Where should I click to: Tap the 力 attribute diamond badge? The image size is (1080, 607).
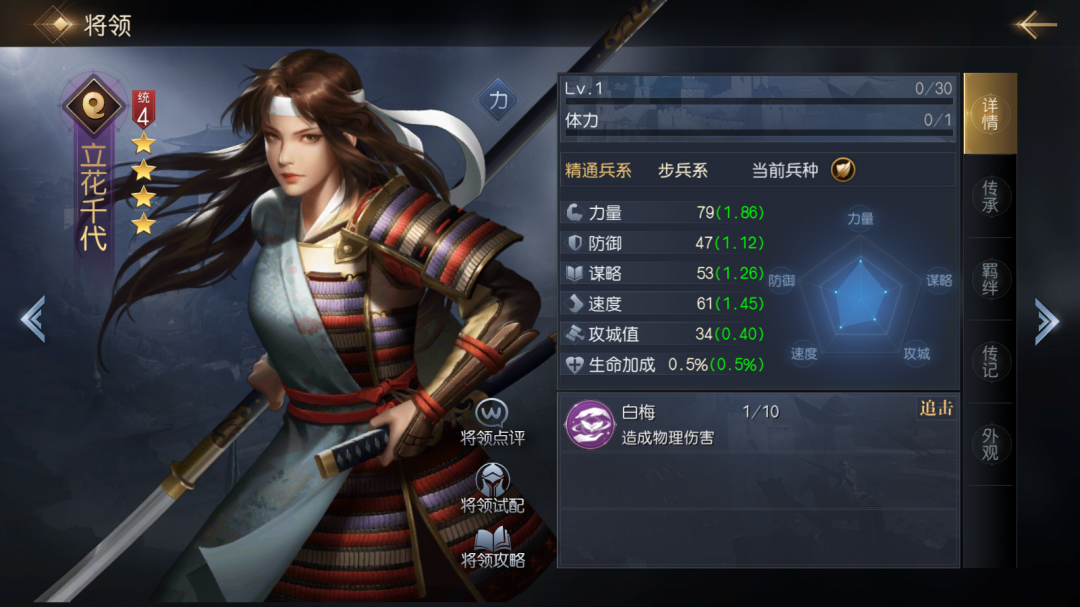click(497, 101)
